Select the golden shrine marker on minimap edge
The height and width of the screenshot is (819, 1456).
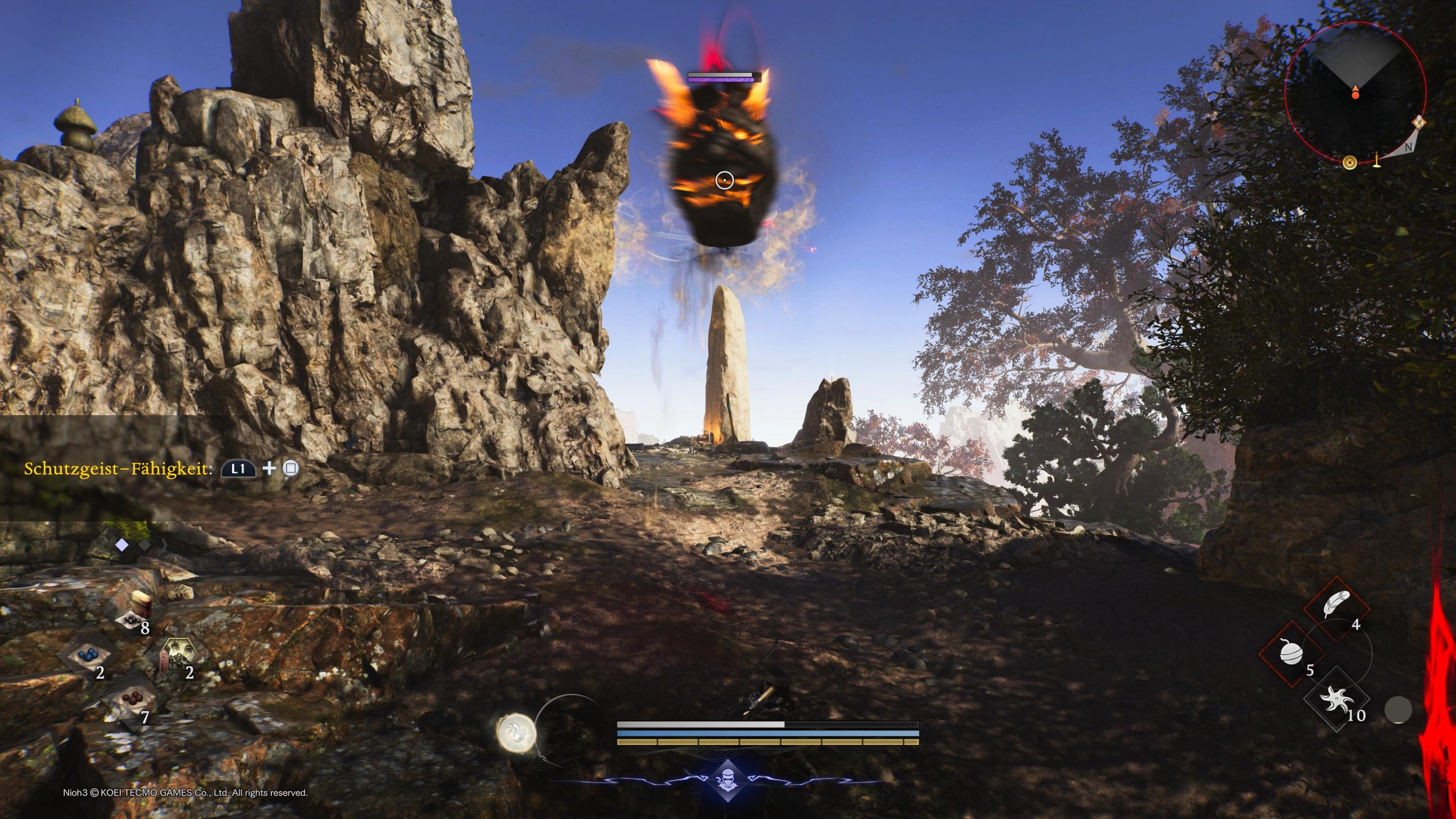[1376, 161]
